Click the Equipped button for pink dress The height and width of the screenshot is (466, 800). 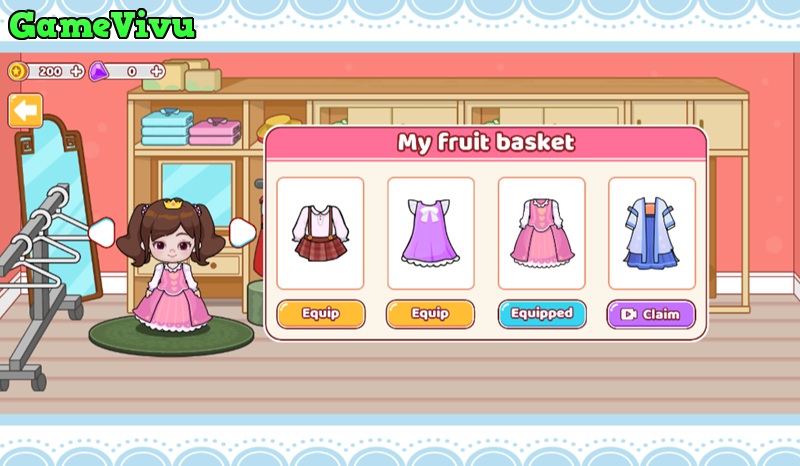tap(541, 314)
